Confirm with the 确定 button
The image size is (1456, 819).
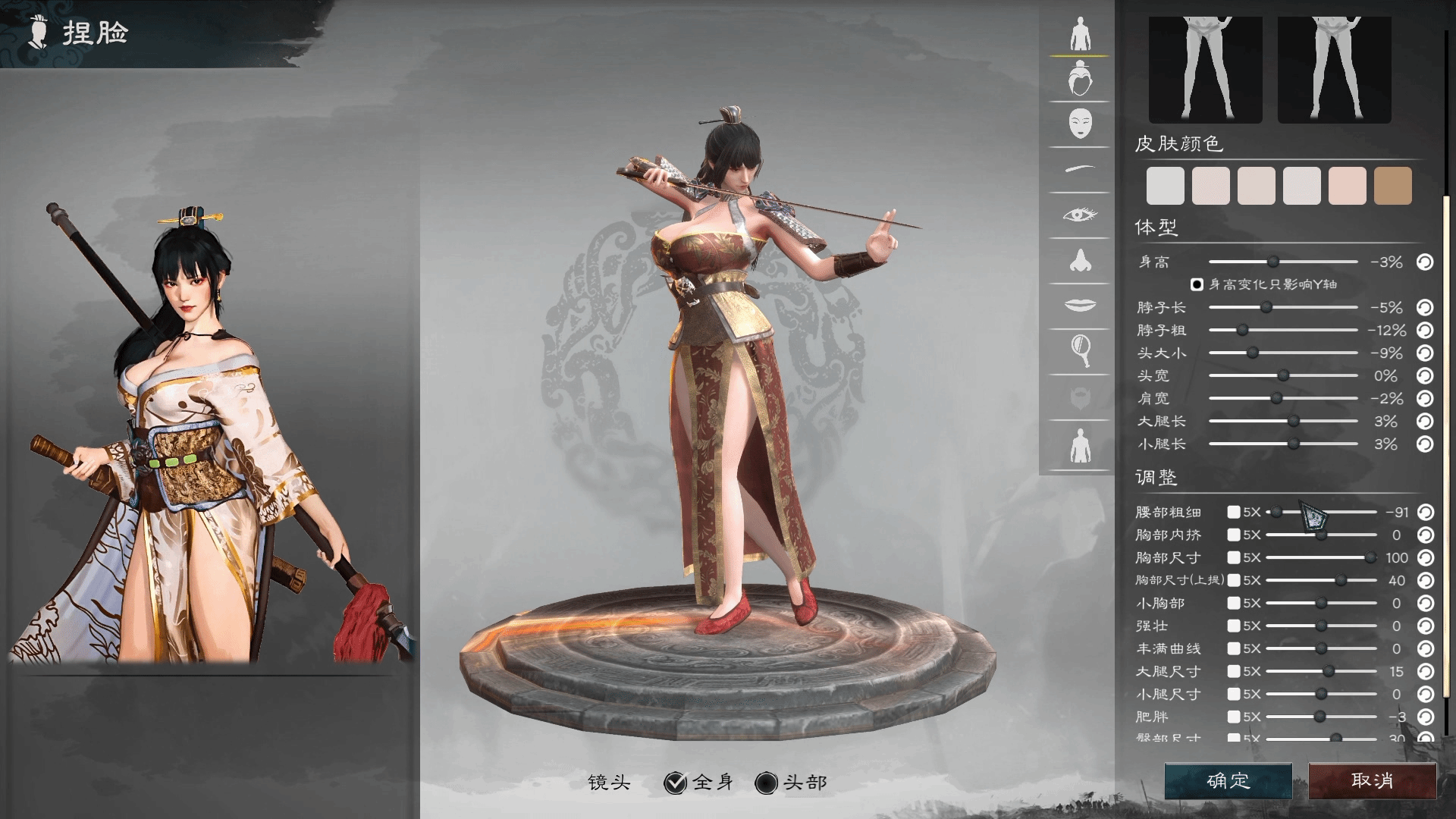(1228, 780)
